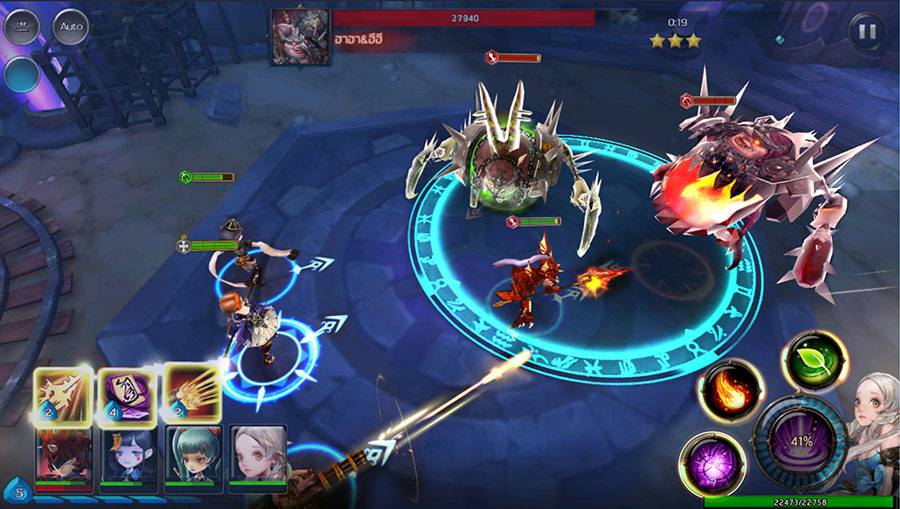Tap the round button left of Auto
This screenshot has height=509, width=900.
21,26
